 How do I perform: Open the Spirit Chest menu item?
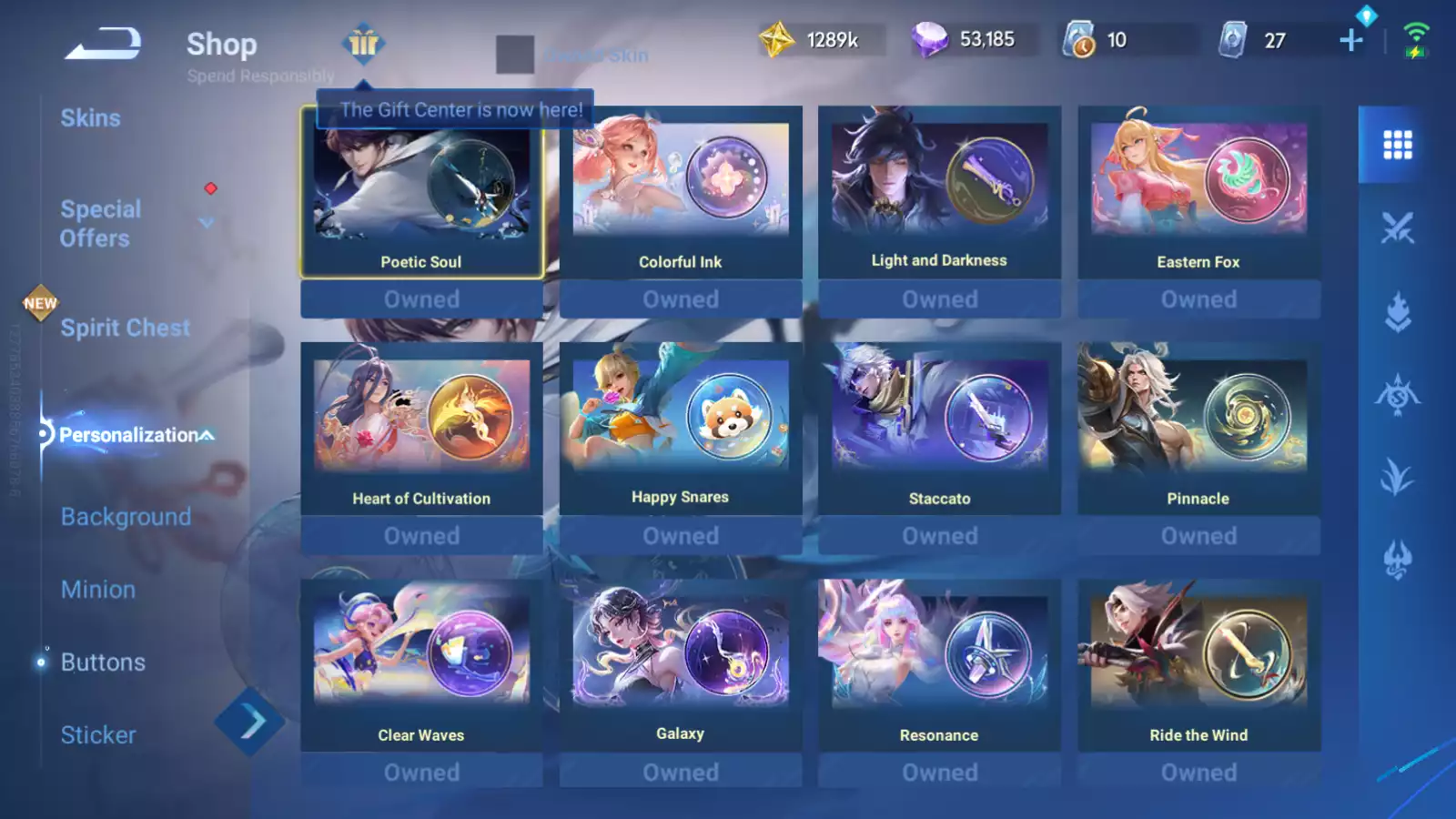coord(125,328)
